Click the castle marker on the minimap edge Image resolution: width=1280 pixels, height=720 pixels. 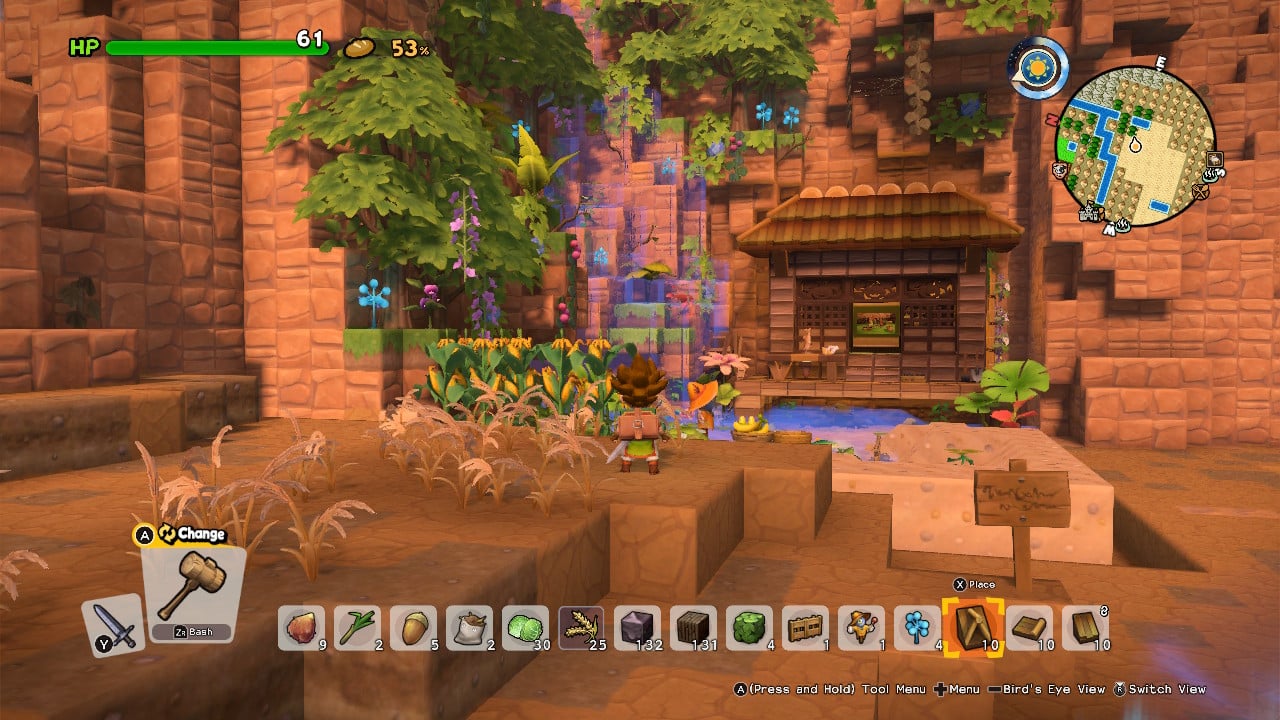pos(1090,213)
